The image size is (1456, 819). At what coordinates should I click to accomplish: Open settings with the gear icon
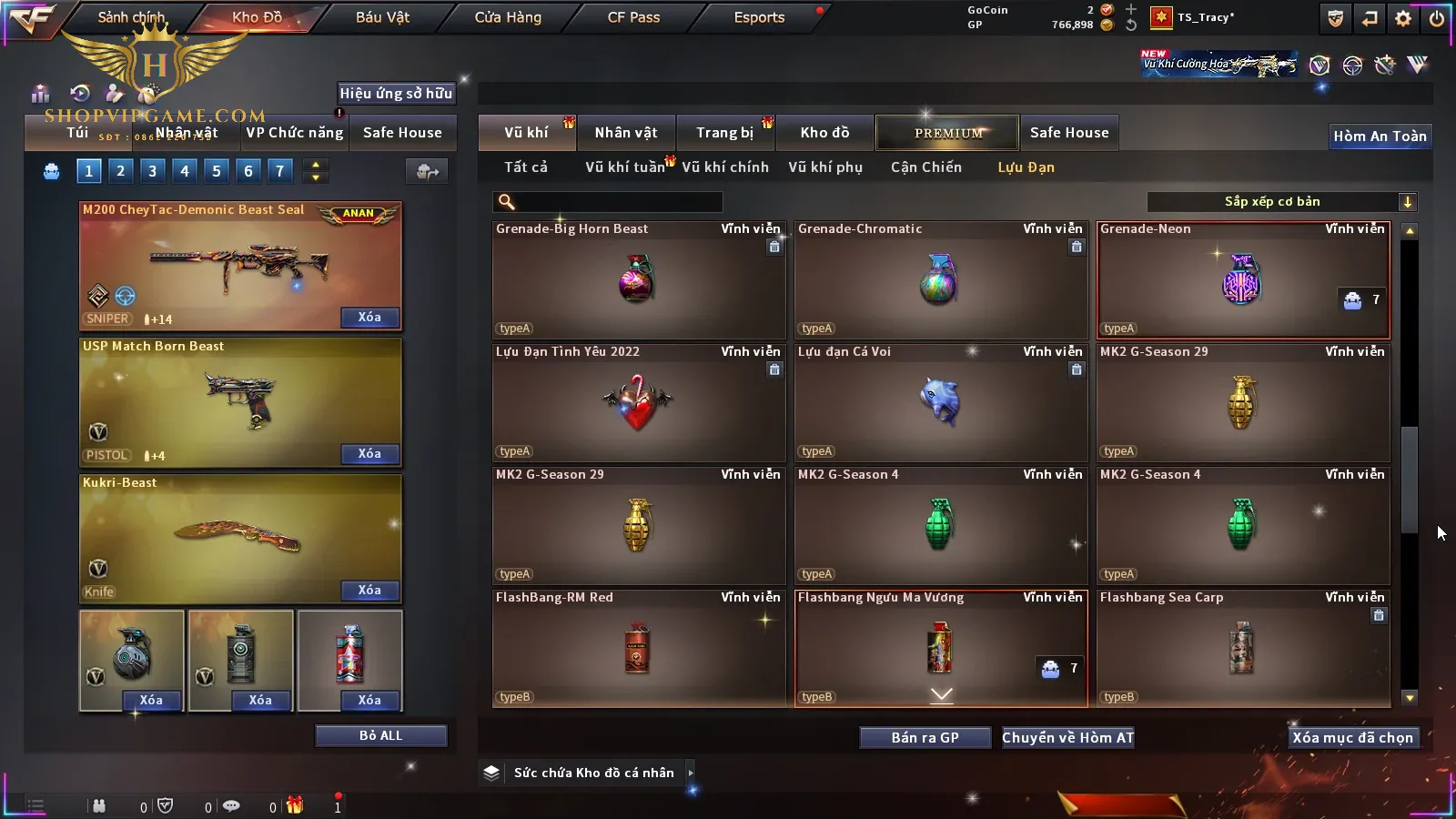[1403, 18]
